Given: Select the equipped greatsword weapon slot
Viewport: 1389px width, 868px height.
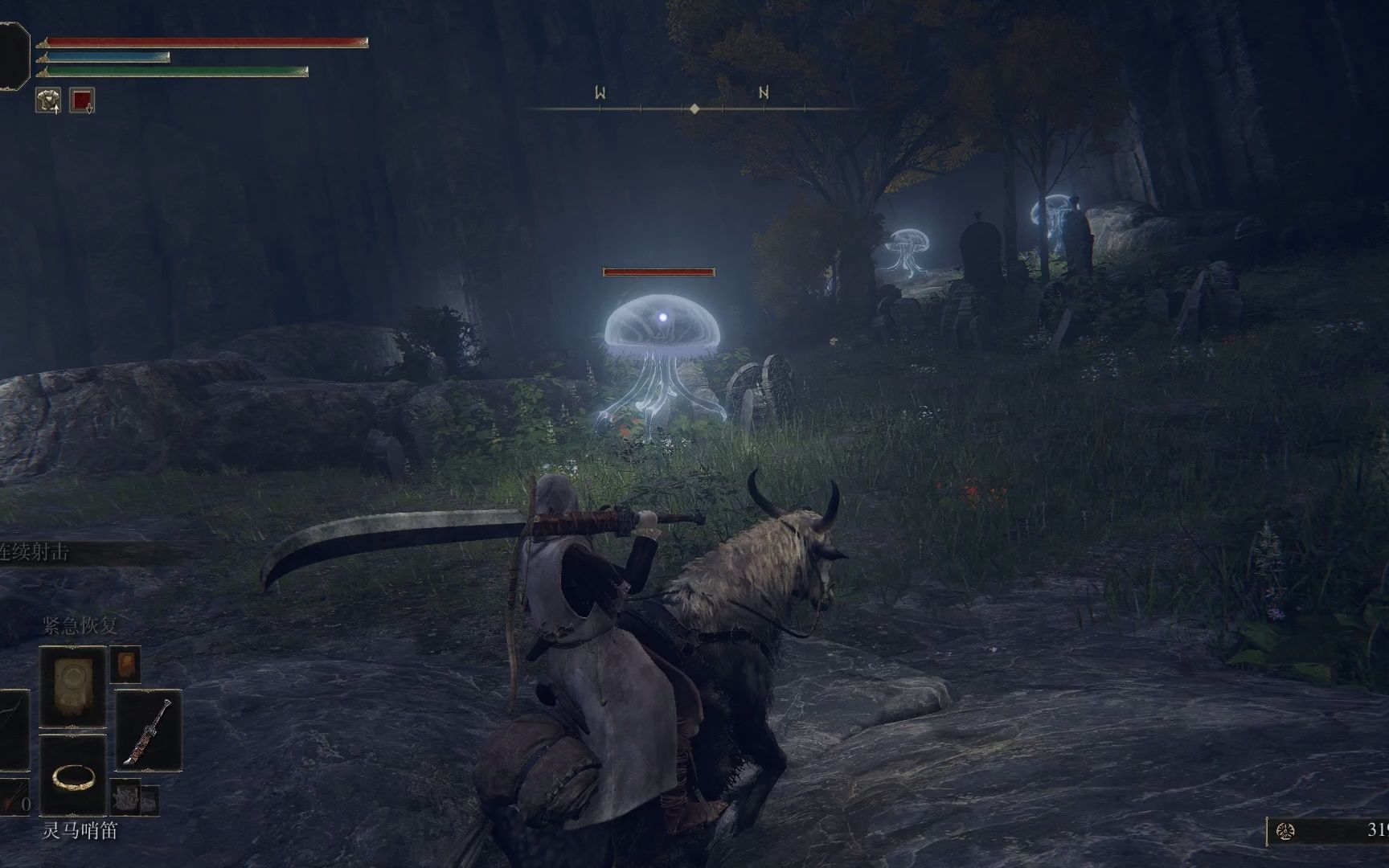Looking at the screenshot, I should (x=149, y=731).
